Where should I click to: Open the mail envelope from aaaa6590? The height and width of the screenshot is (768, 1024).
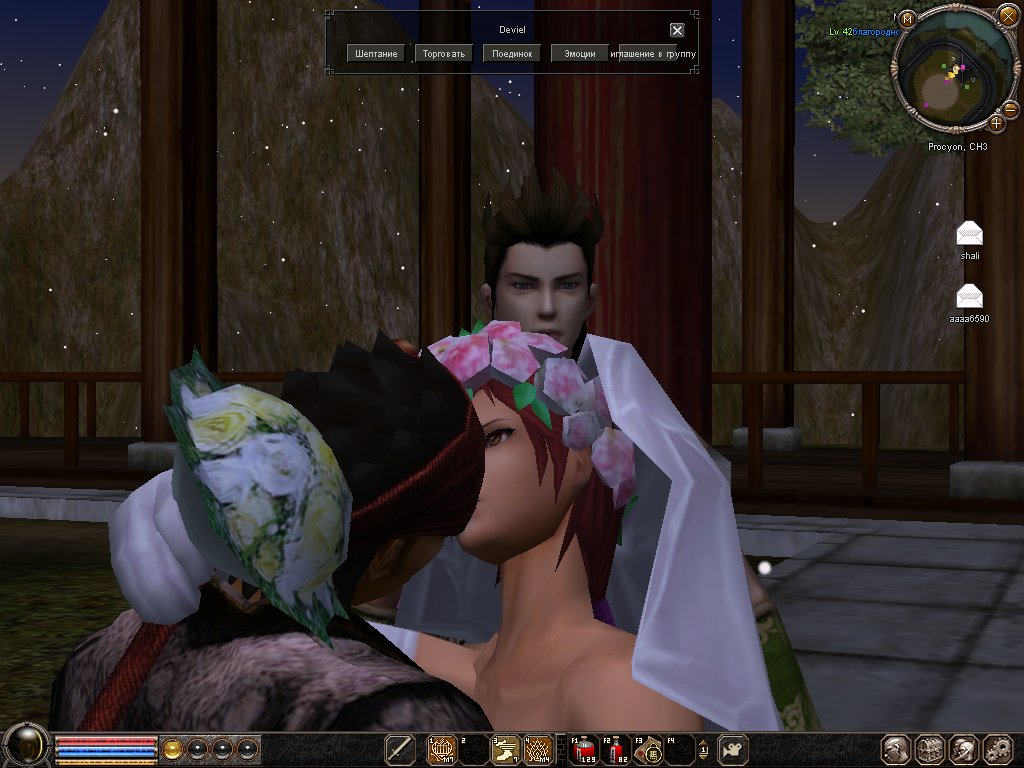coord(969,297)
